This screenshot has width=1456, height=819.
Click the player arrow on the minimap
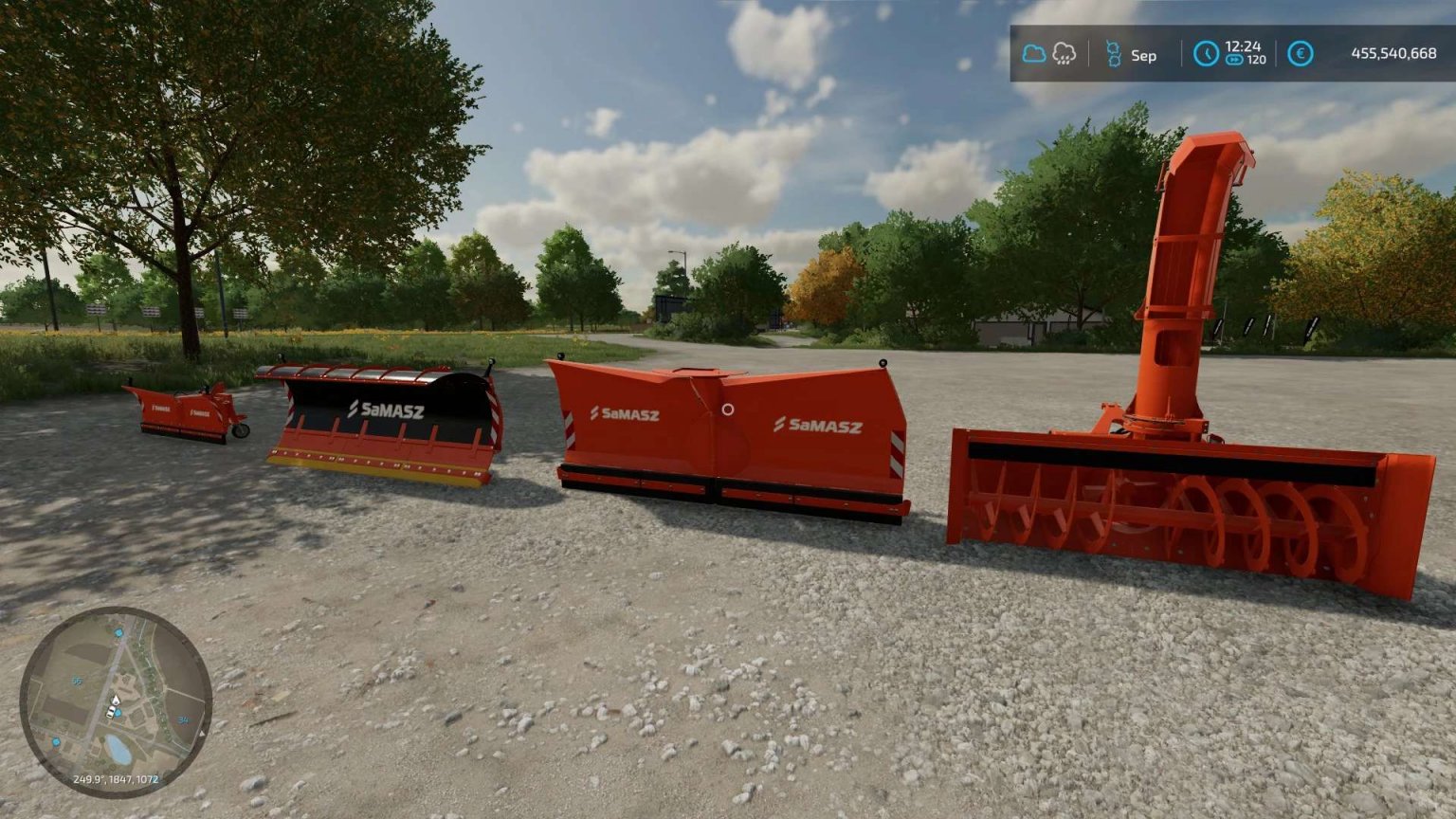(117, 700)
